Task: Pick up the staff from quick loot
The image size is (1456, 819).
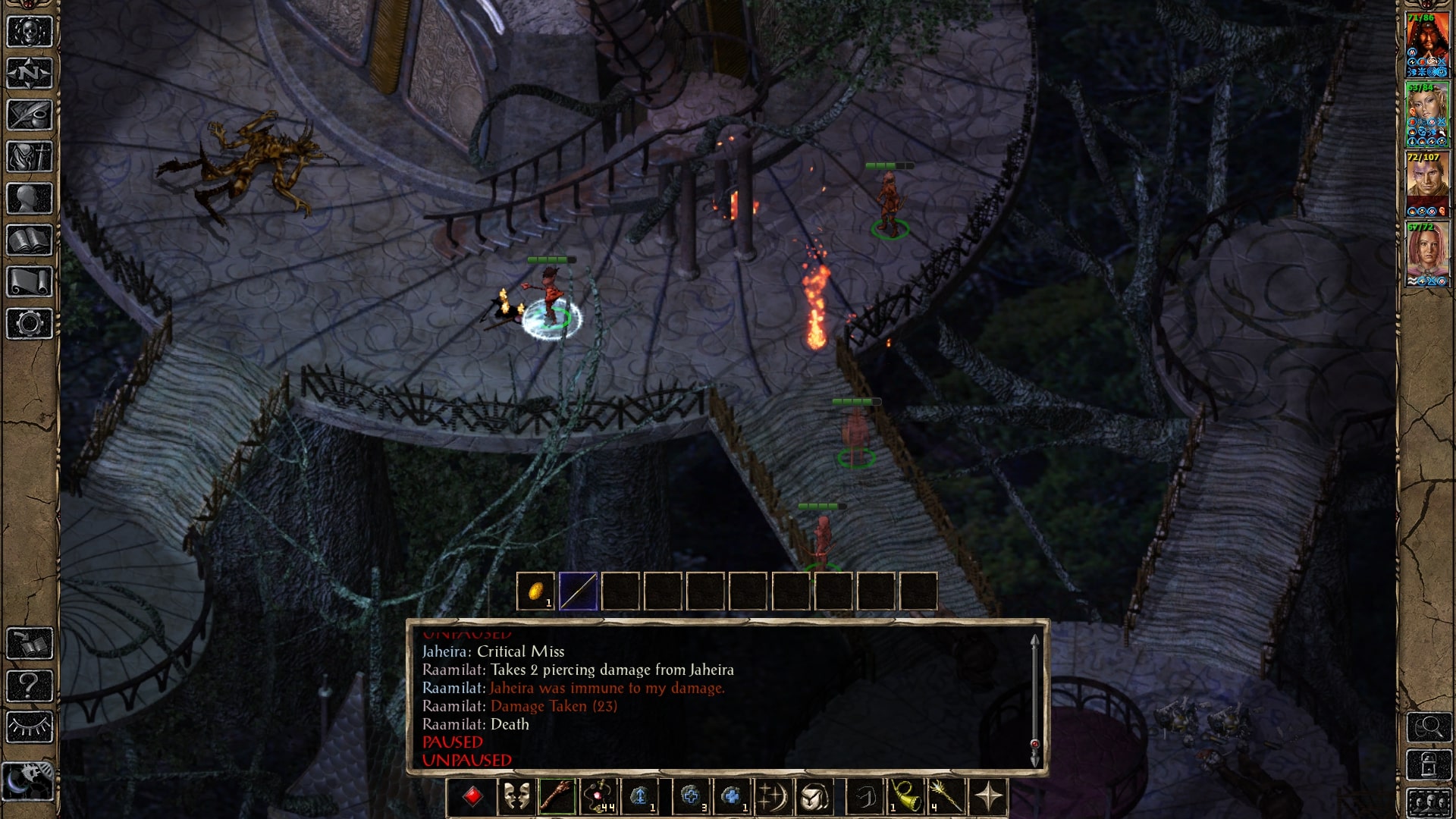Action: [x=578, y=591]
